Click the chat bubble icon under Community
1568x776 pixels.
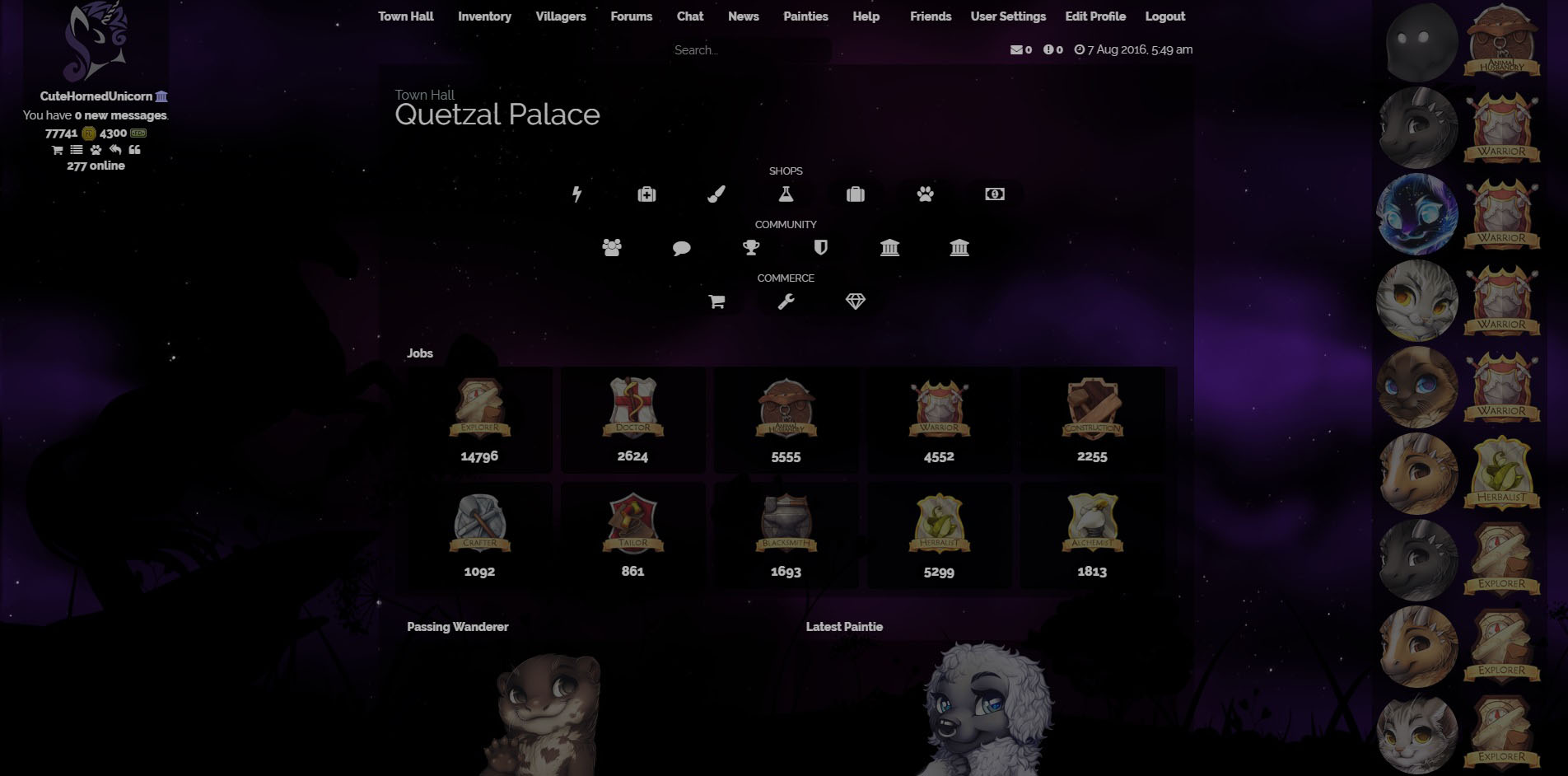coord(681,248)
